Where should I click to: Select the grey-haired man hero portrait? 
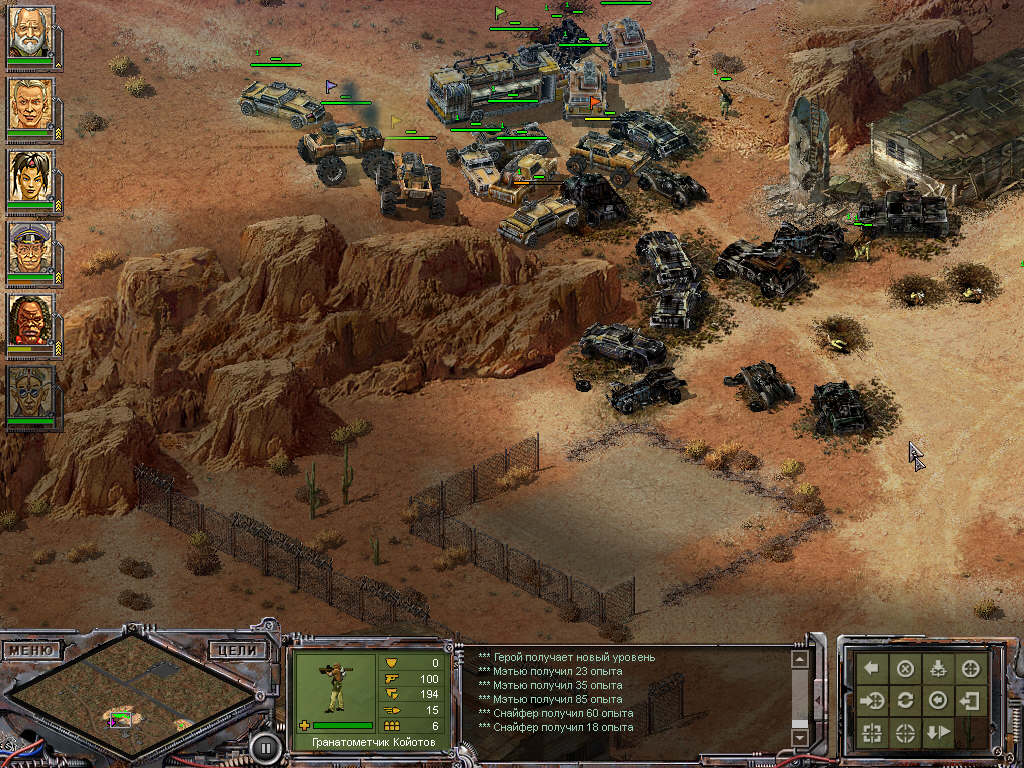[x=31, y=105]
